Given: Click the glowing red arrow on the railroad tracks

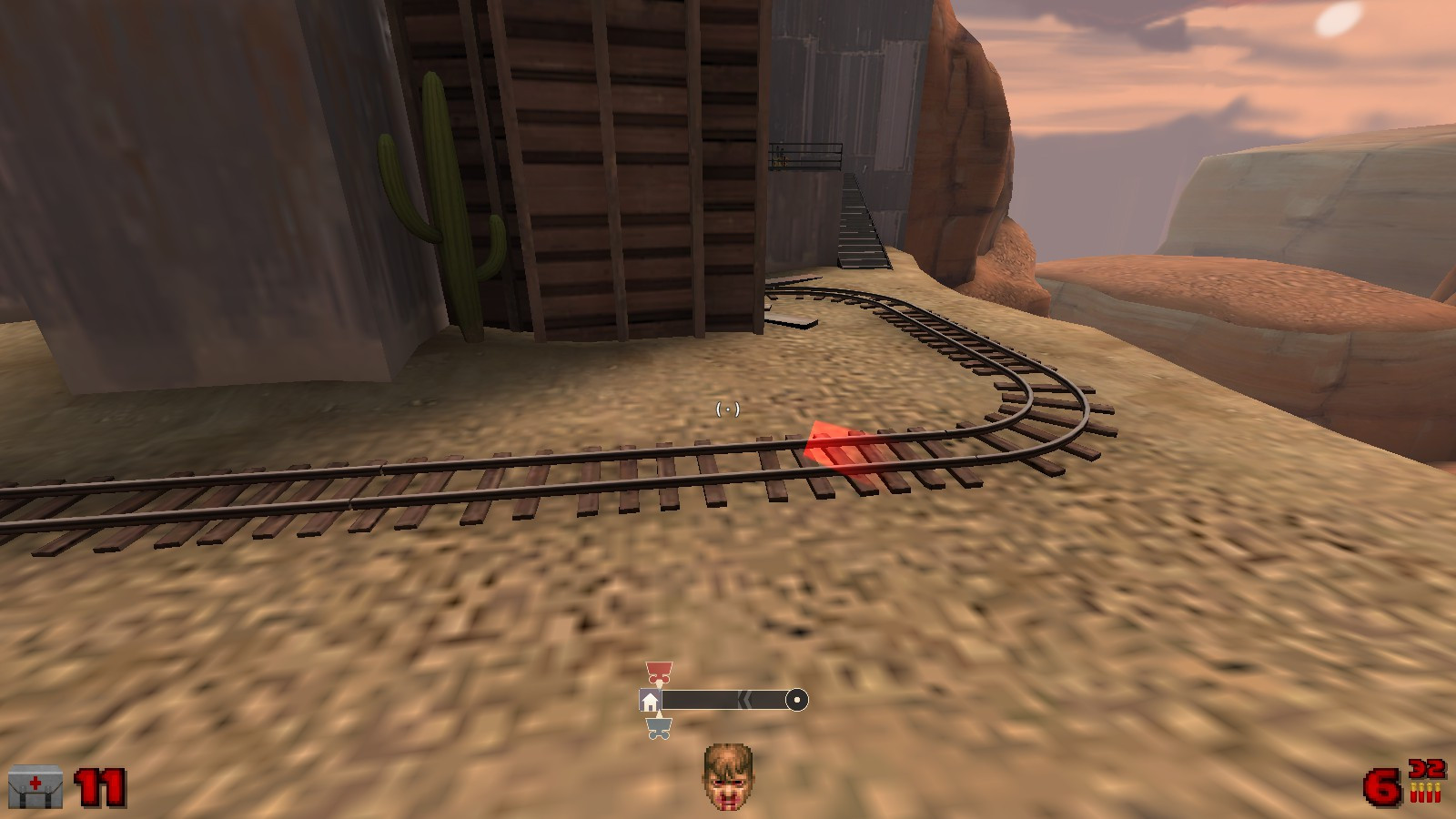Looking at the screenshot, I should pyautogui.click(x=839, y=447).
